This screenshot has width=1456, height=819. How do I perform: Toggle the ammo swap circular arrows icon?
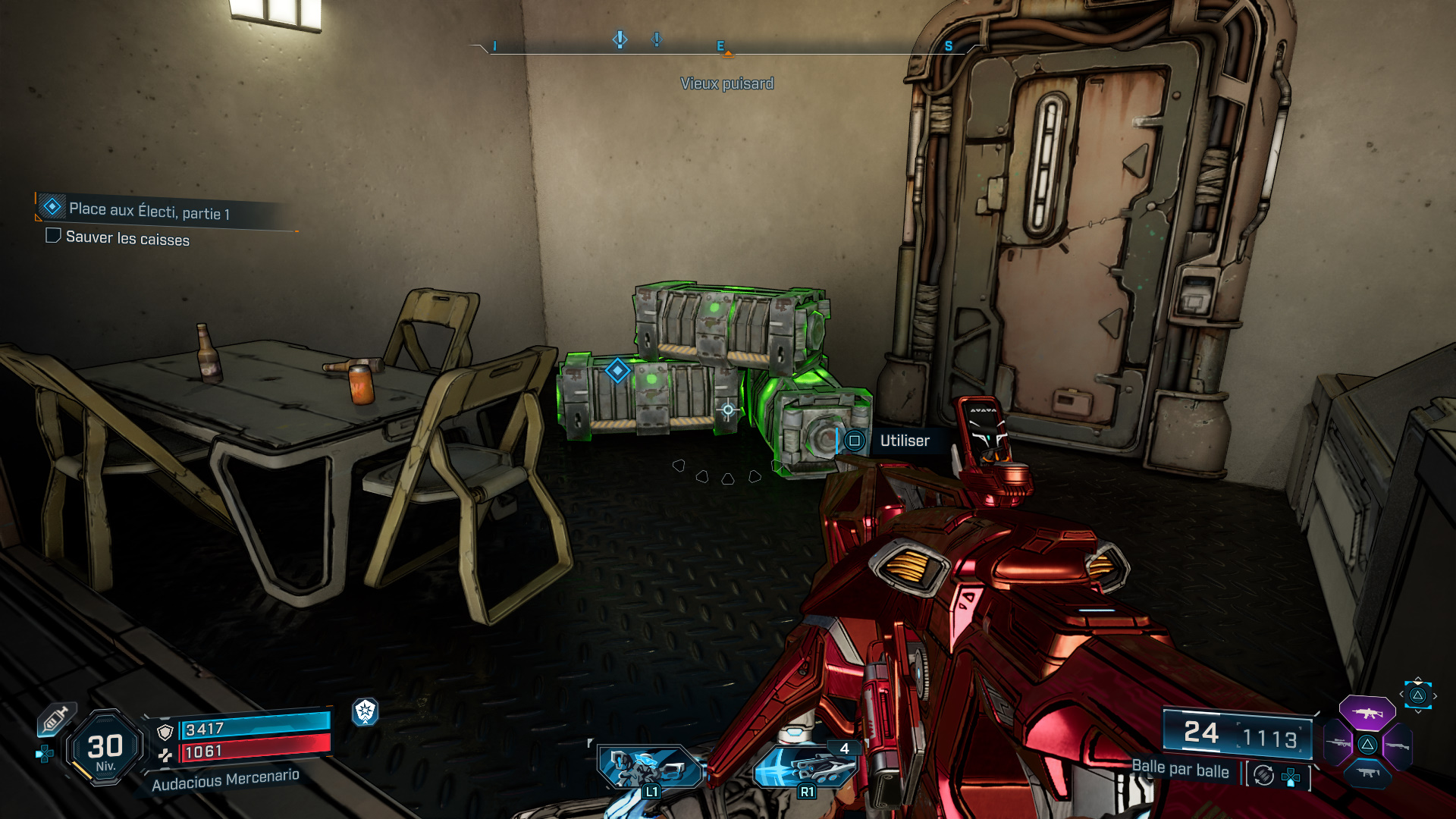(1263, 776)
